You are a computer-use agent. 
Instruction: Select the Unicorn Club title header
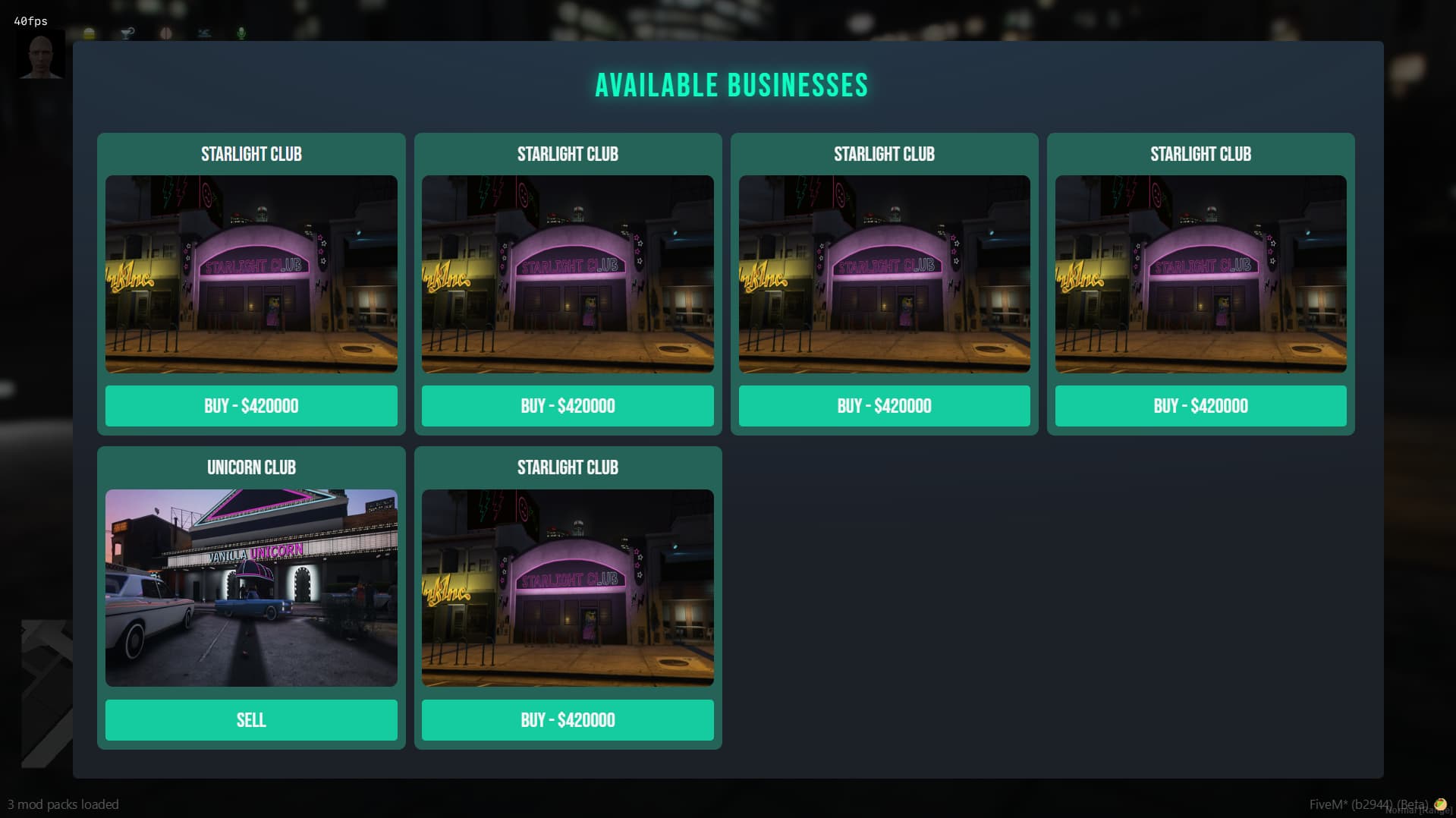point(250,467)
